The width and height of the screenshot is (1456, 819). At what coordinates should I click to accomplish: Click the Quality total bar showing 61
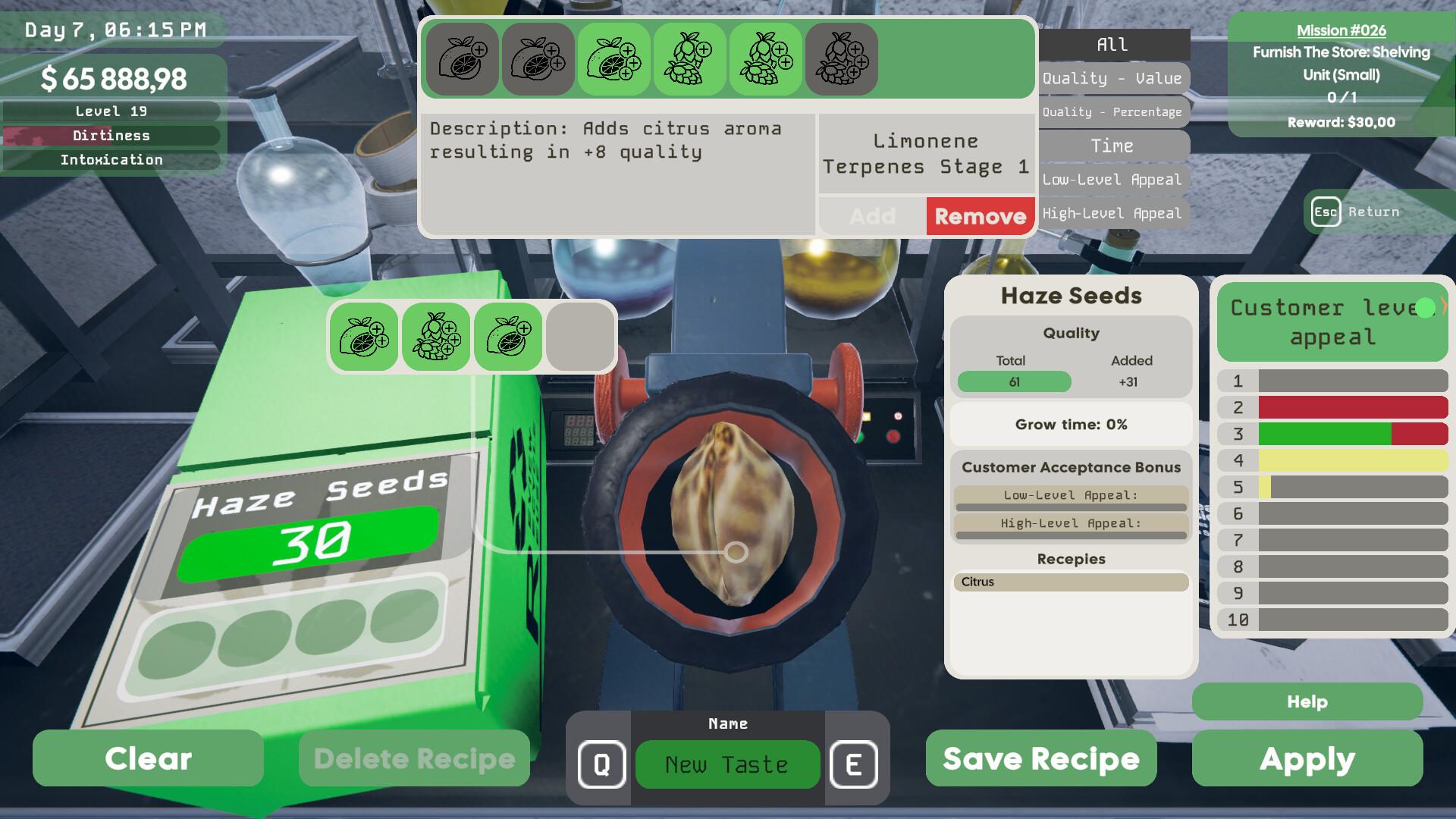[x=1012, y=382]
